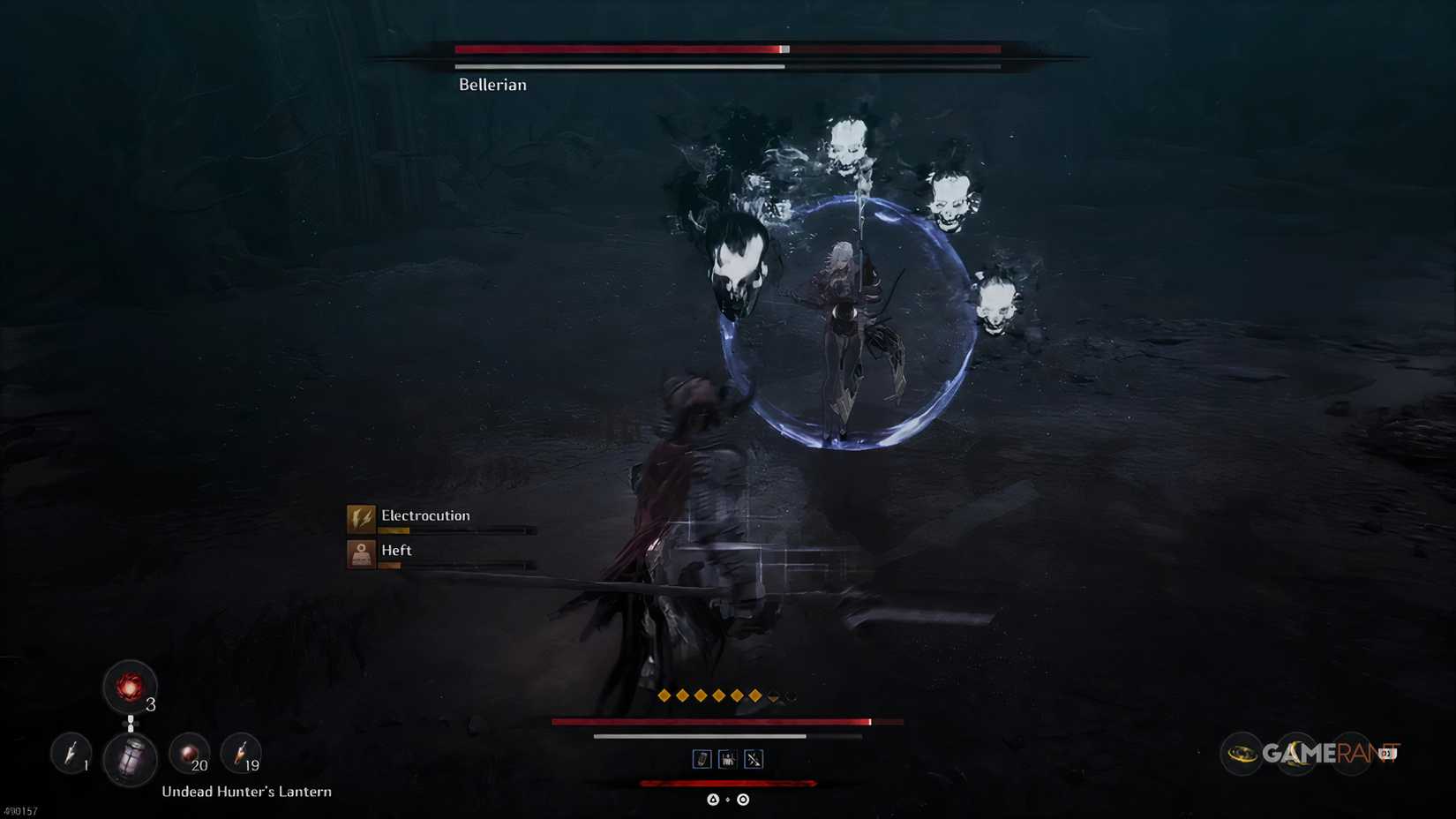Click the equipped armor icon in the center hotbar
Viewport: 1456px width, 819px height.
click(x=728, y=759)
